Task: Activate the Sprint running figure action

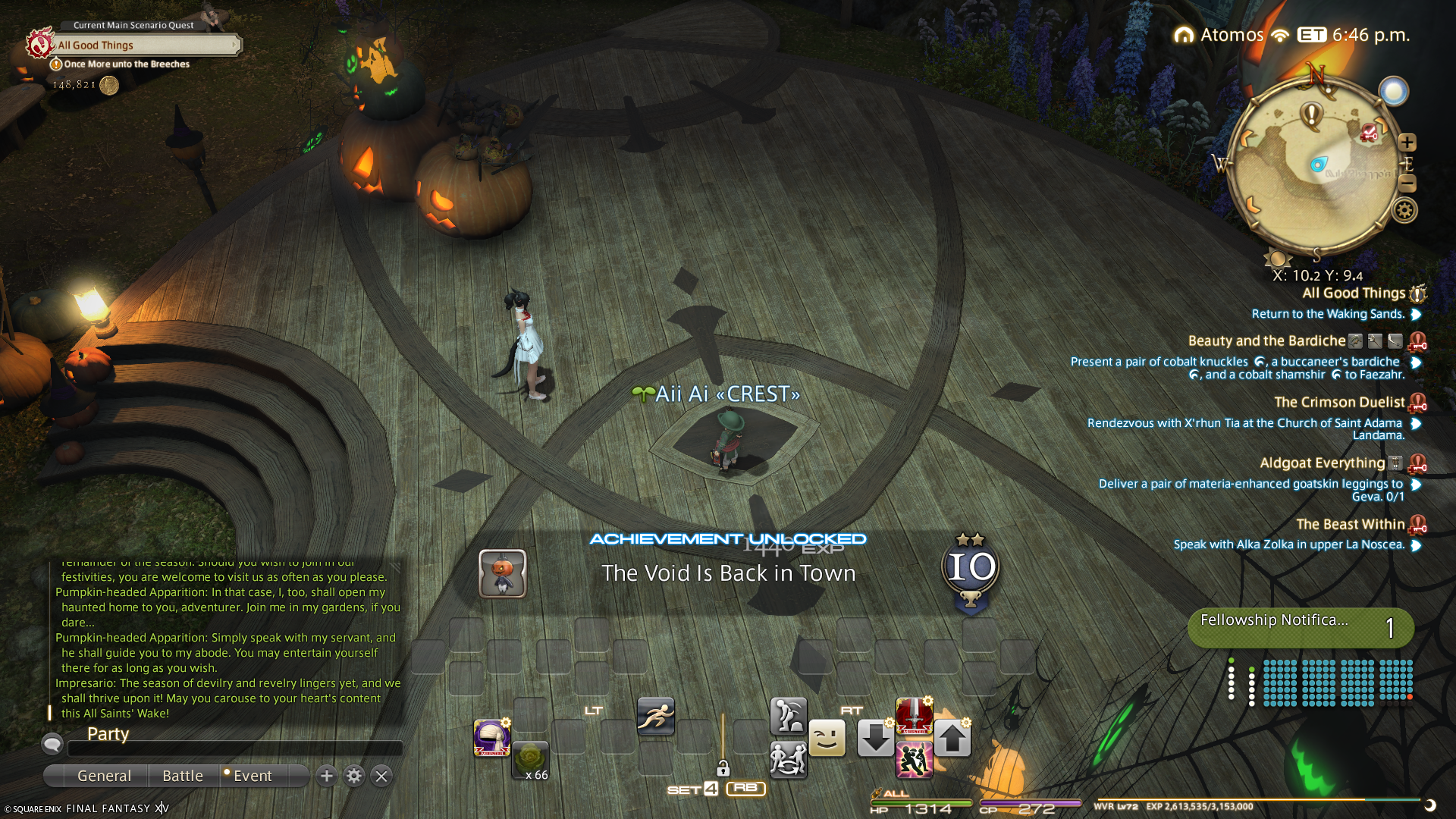Action: 655,717
